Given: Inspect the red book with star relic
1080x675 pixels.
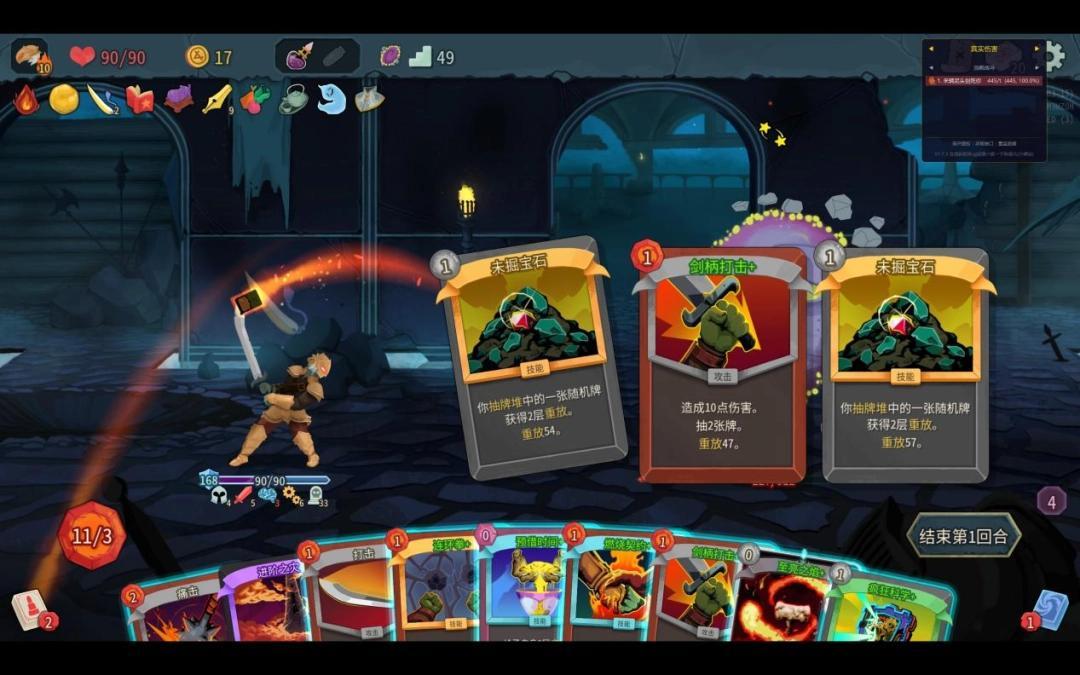Looking at the screenshot, I should (140, 99).
